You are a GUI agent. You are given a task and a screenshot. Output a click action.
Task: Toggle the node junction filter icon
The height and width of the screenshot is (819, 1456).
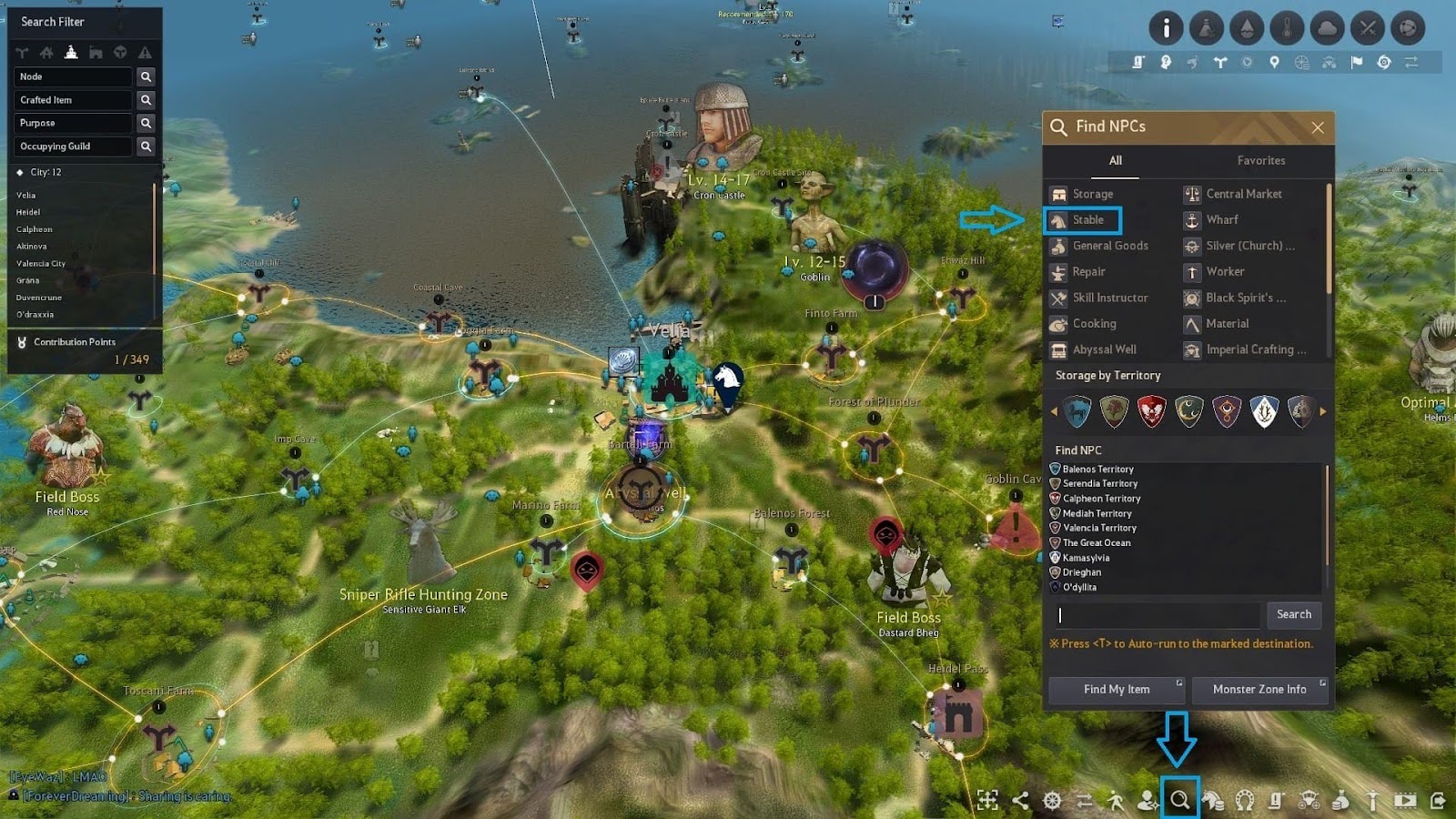coord(22,53)
